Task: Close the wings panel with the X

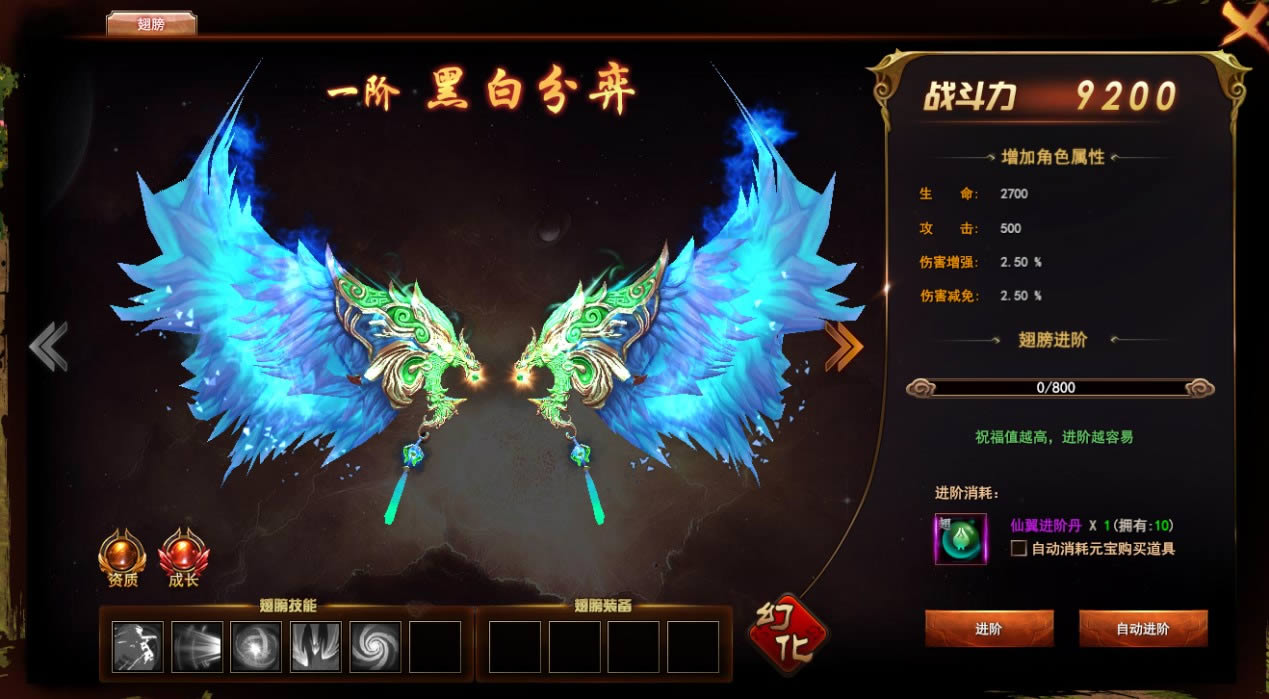Action: (x=1243, y=24)
